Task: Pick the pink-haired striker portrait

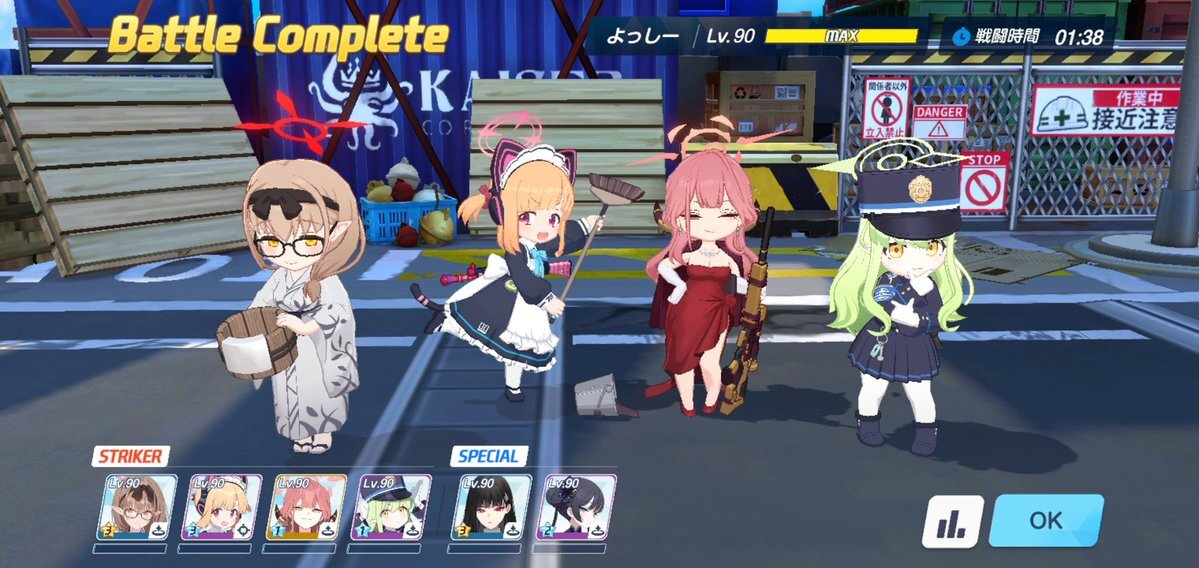Action: (306, 507)
